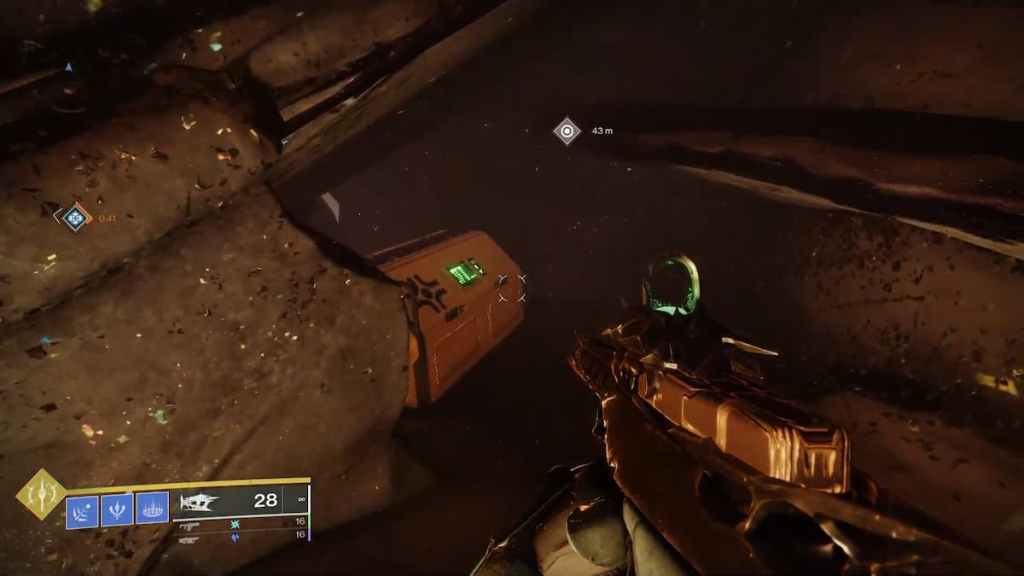This screenshot has width=1024, height=576.
Task: Trigger the class ability crown icon
Action: coord(151,510)
